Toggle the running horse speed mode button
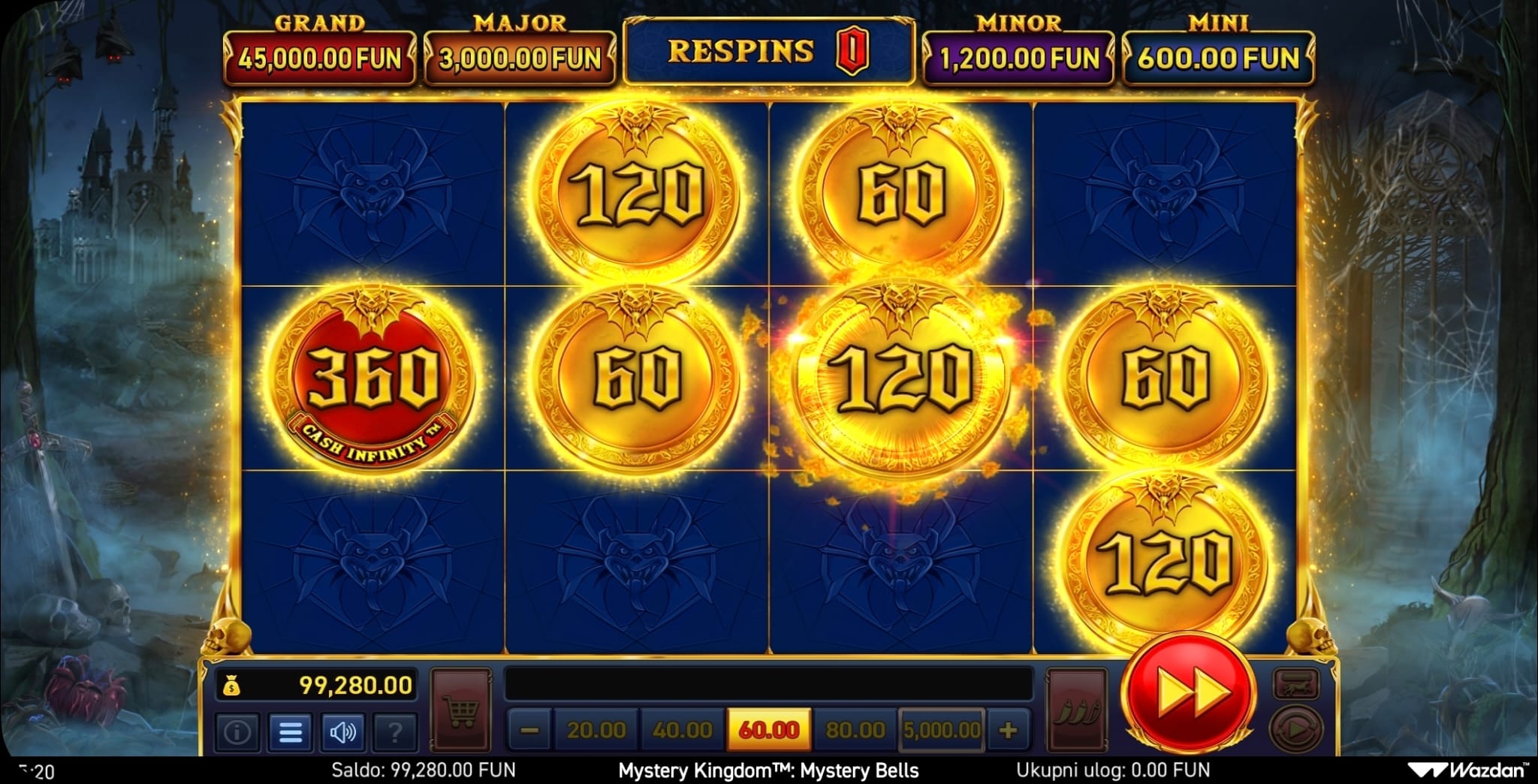 [x=1295, y=683]
